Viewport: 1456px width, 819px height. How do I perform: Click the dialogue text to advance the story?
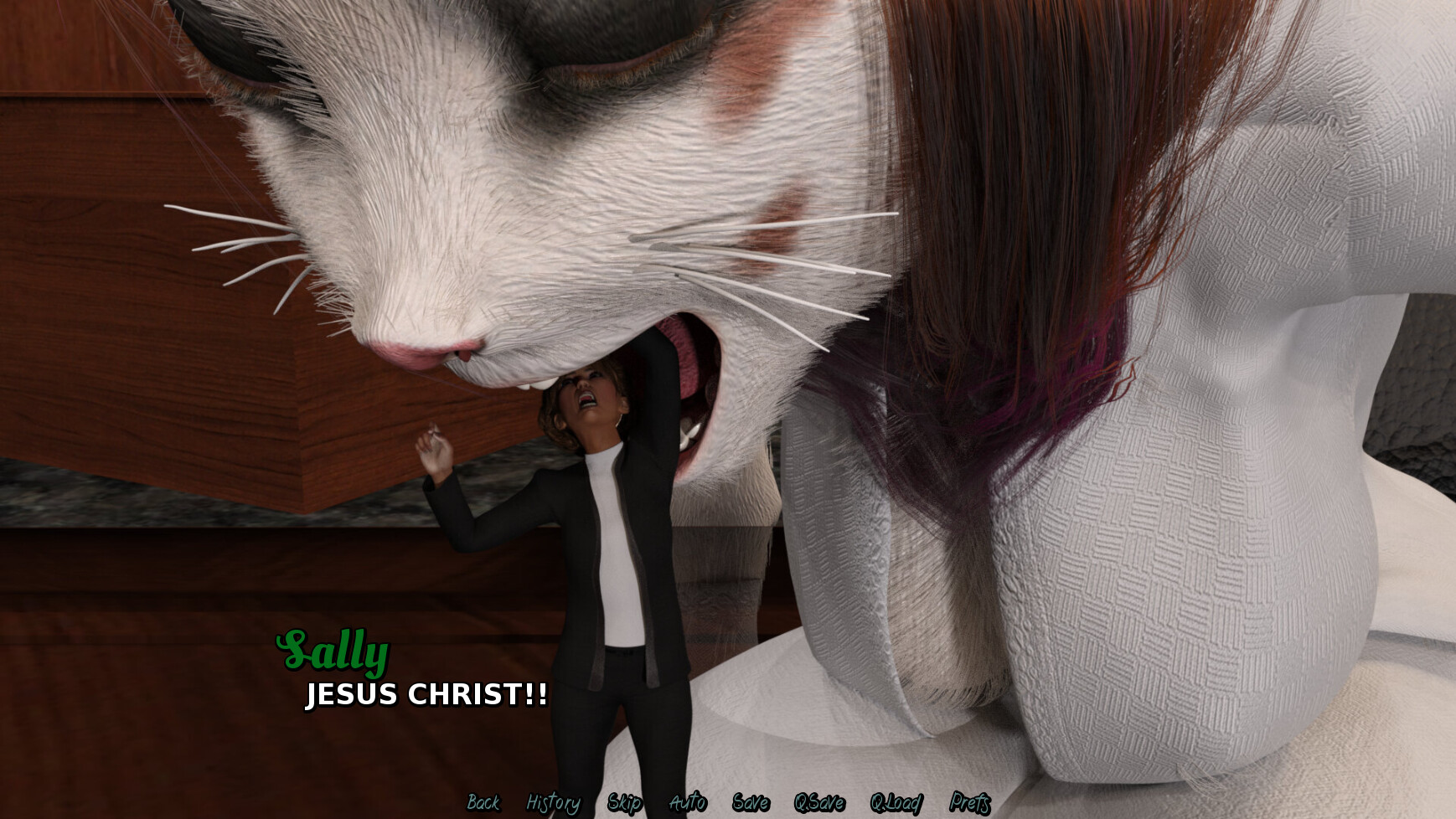pyautogui.click(x=426, y=693)
